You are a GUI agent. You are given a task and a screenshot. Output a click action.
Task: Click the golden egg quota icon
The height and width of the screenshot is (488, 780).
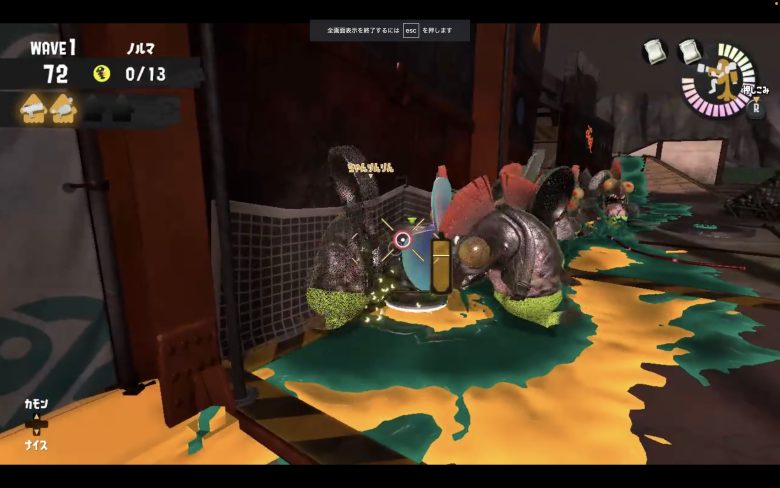click(101, 73)
